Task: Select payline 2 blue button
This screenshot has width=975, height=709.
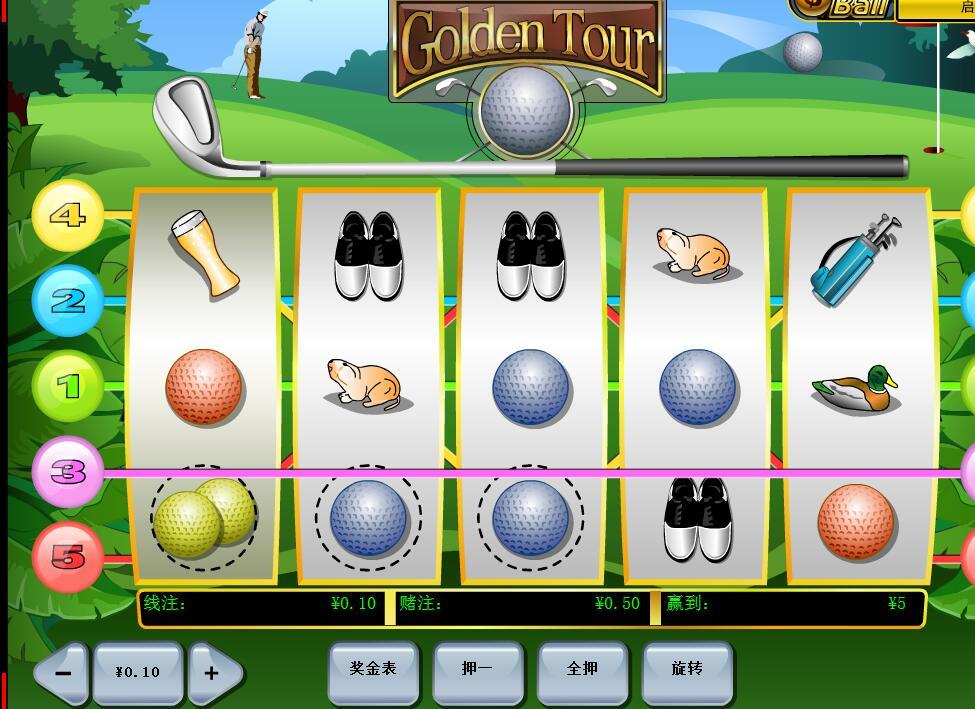Action: pyautogui.click(x=68, y=301)
